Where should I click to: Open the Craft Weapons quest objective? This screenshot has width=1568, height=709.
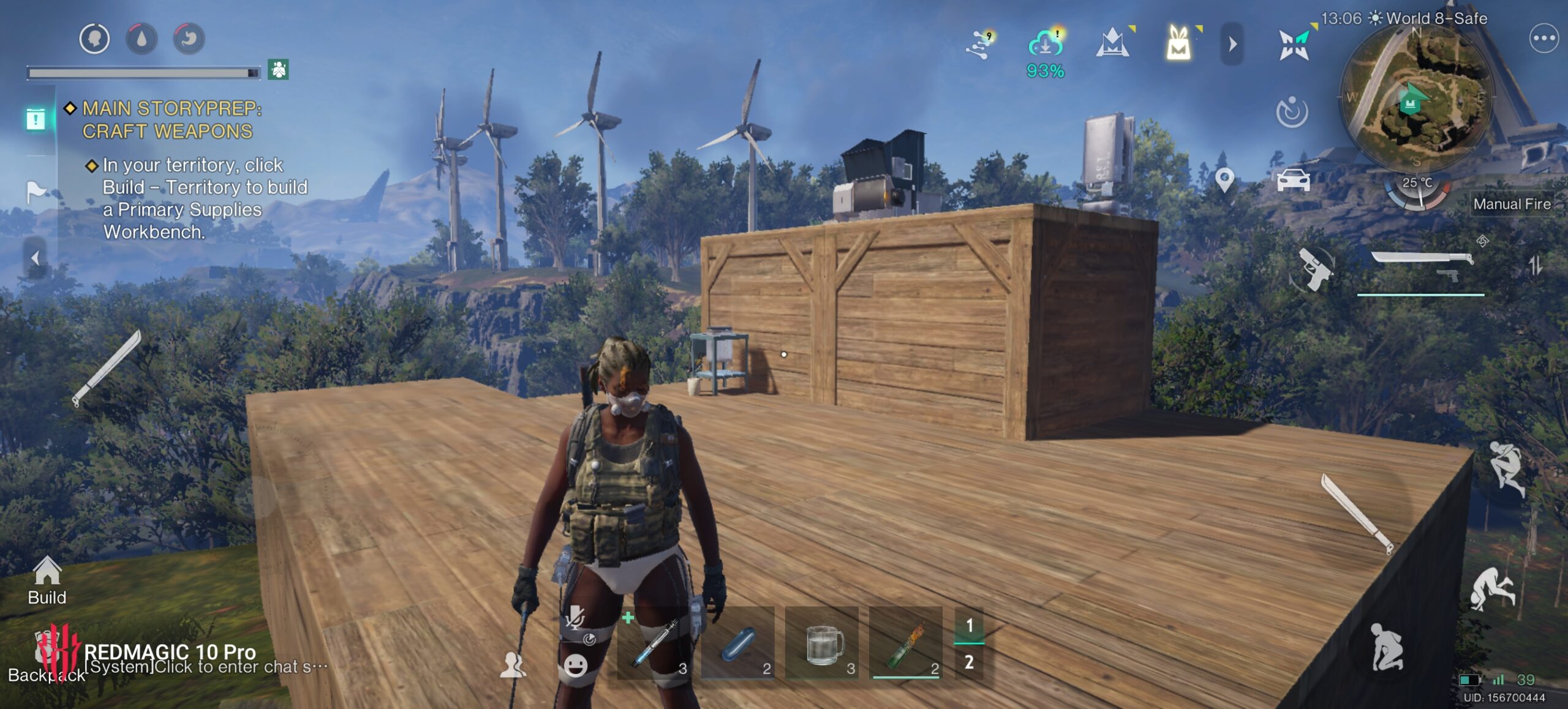[171, 119]
